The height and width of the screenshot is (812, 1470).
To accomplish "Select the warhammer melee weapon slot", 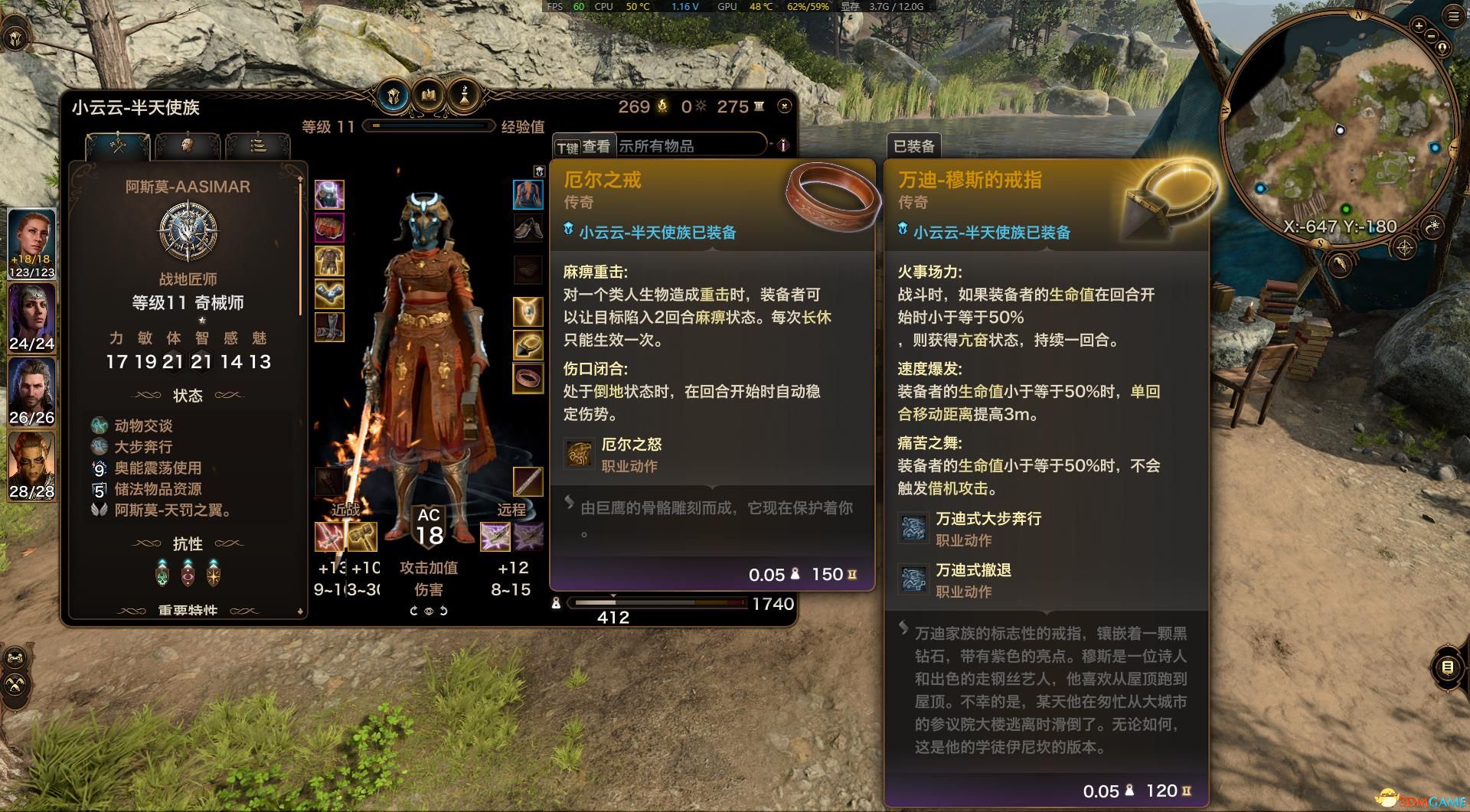I will (362, 536).
